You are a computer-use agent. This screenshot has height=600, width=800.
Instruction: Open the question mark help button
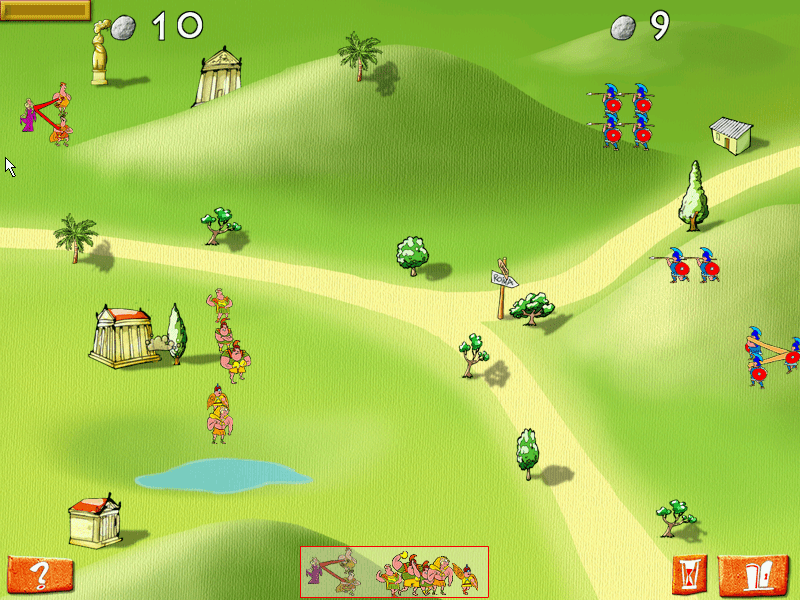tap(40, 575)
